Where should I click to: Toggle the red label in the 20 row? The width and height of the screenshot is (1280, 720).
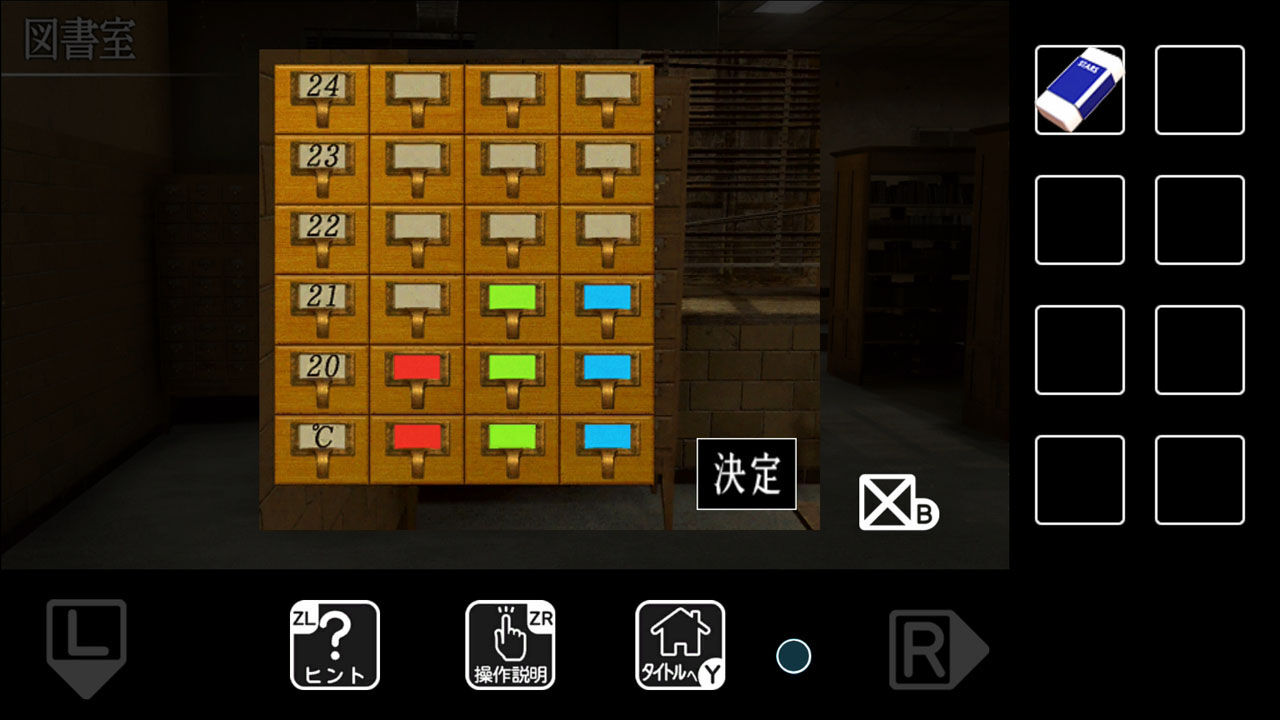point(417,367)
